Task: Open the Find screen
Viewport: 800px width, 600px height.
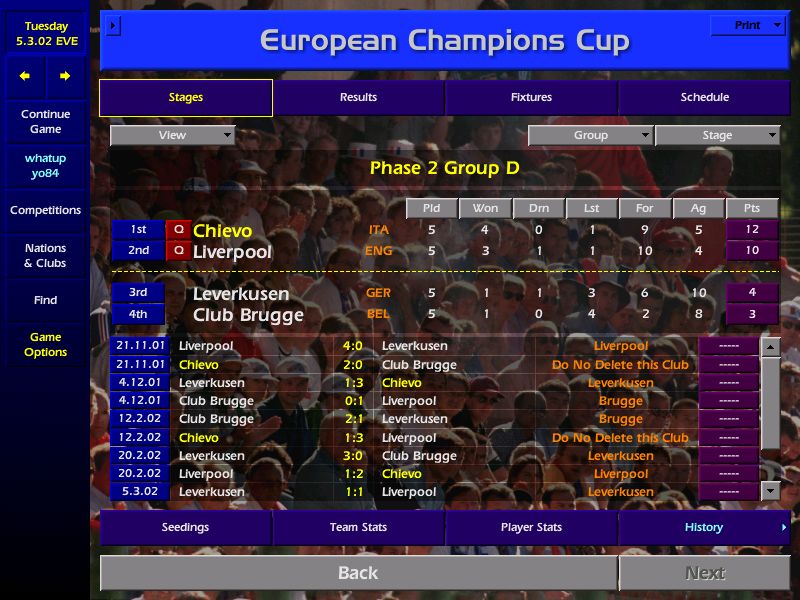Action: click(45, 300)
